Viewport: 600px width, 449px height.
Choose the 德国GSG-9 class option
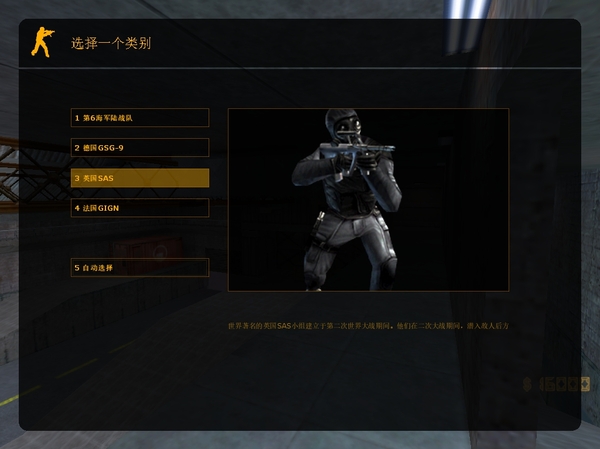139,148
